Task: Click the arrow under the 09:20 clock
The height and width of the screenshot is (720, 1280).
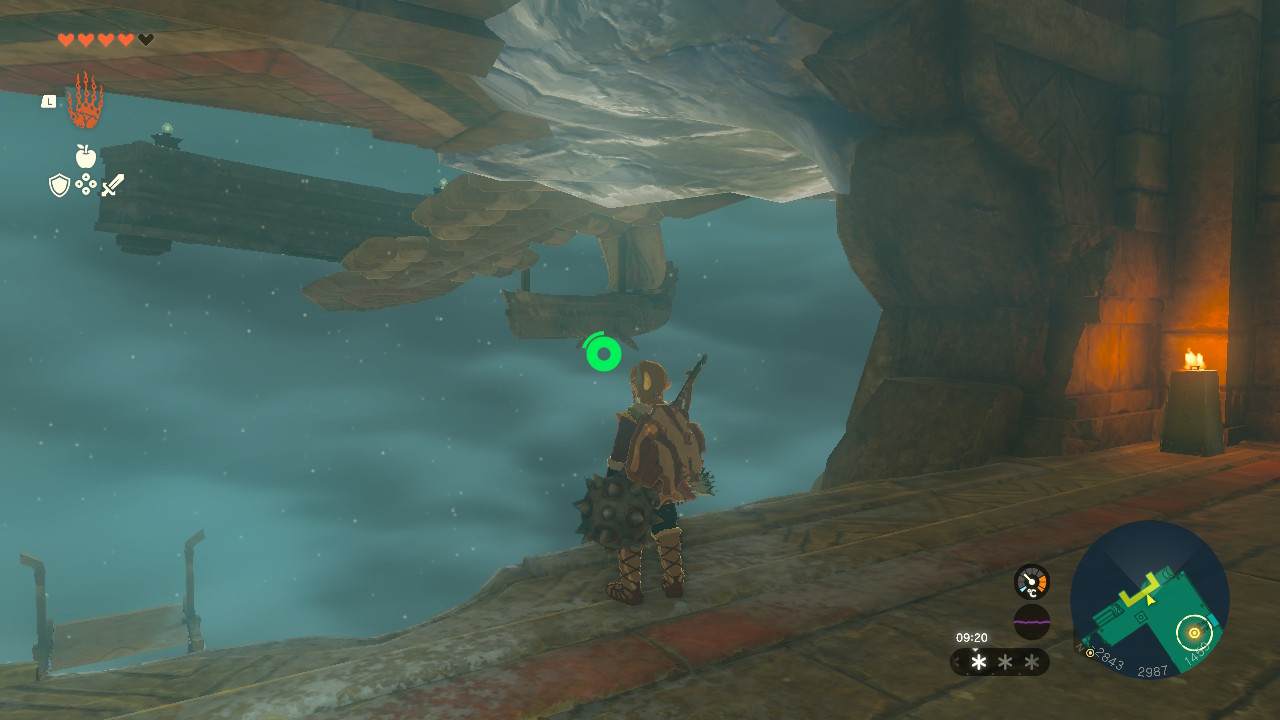Action: [x=977, y=648]
